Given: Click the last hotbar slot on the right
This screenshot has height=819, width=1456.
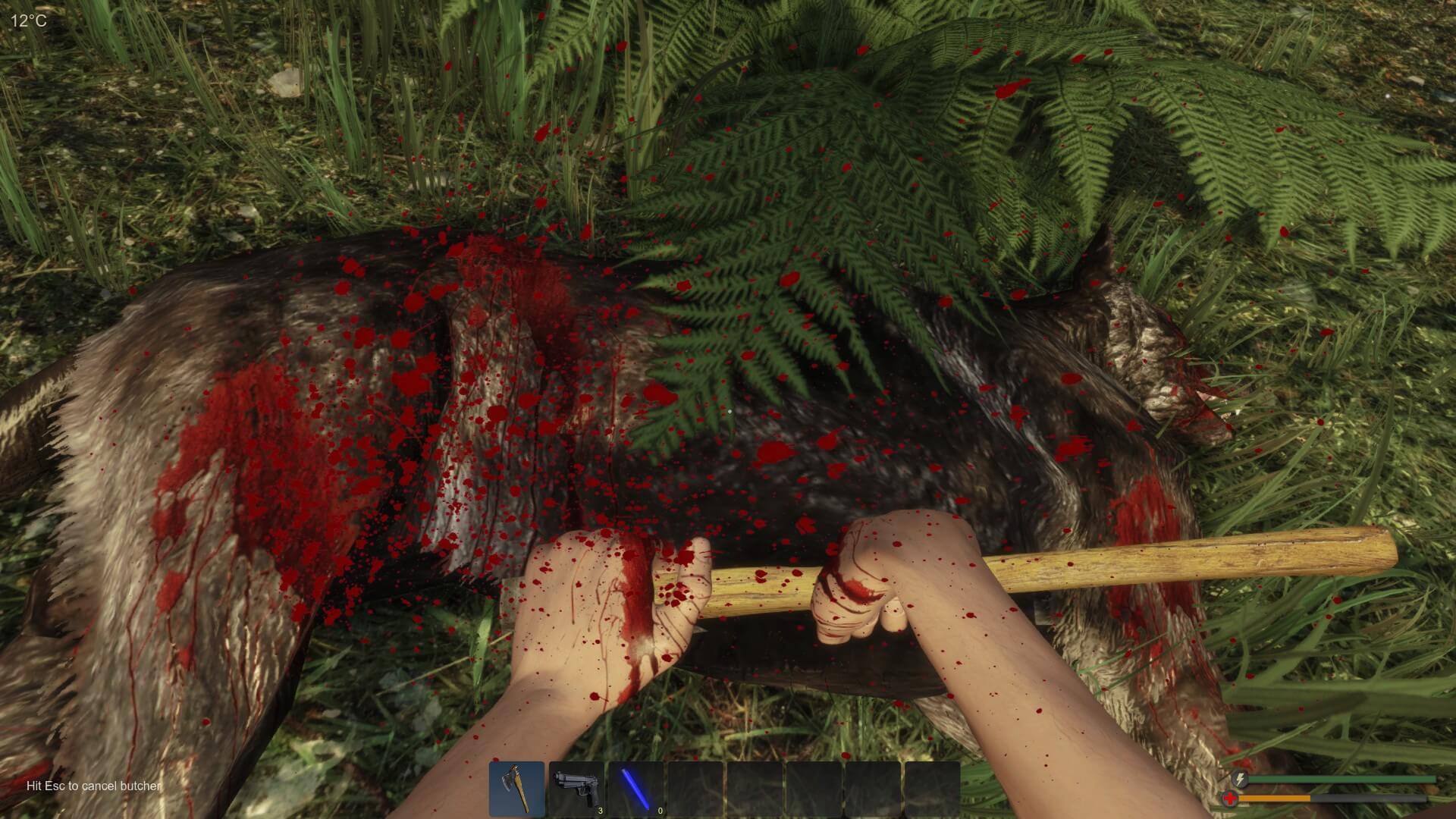Looking at the screenshot, I should click(933, 789).
